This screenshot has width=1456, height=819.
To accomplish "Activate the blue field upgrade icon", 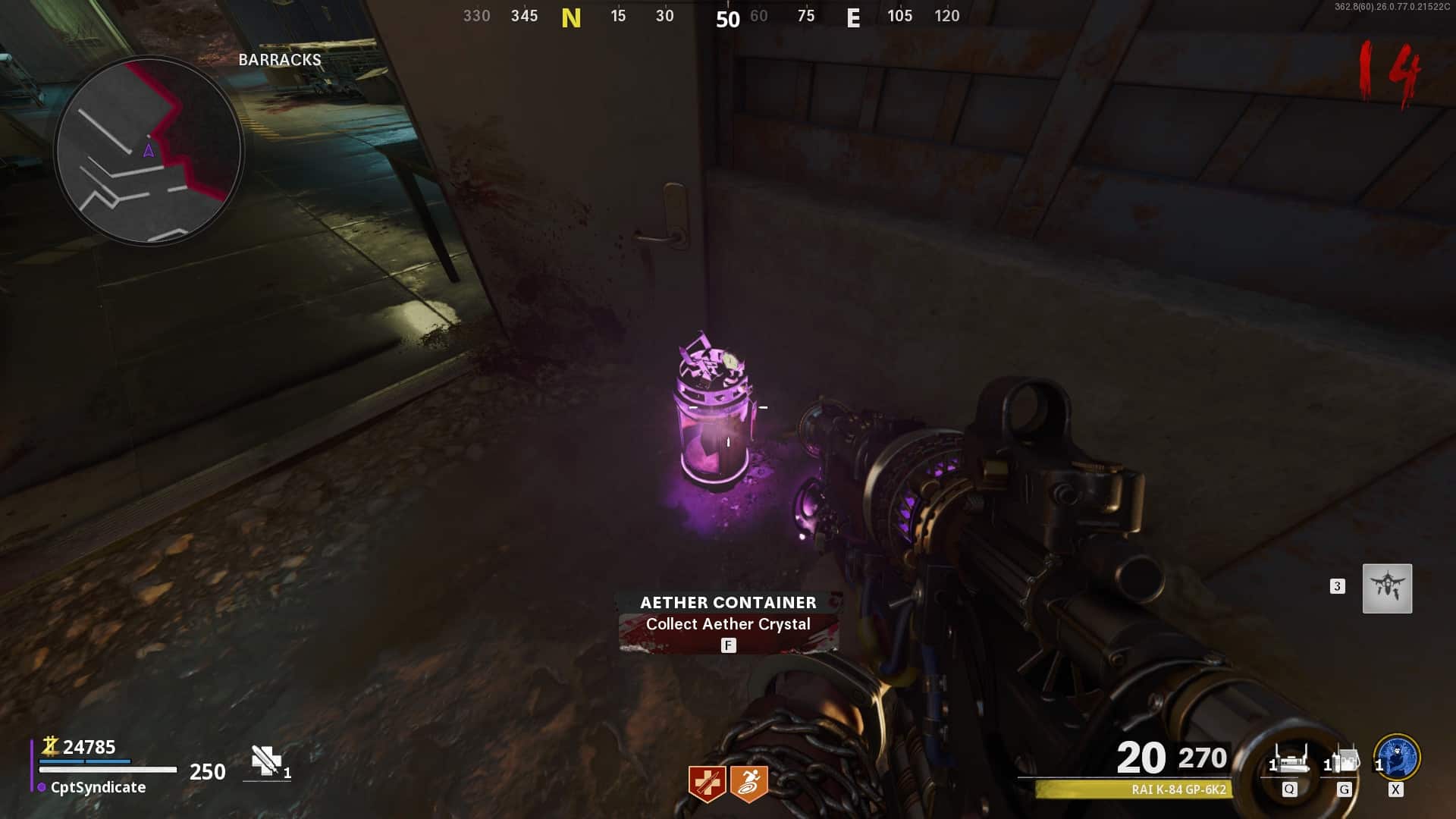I will click(1397, 757).
